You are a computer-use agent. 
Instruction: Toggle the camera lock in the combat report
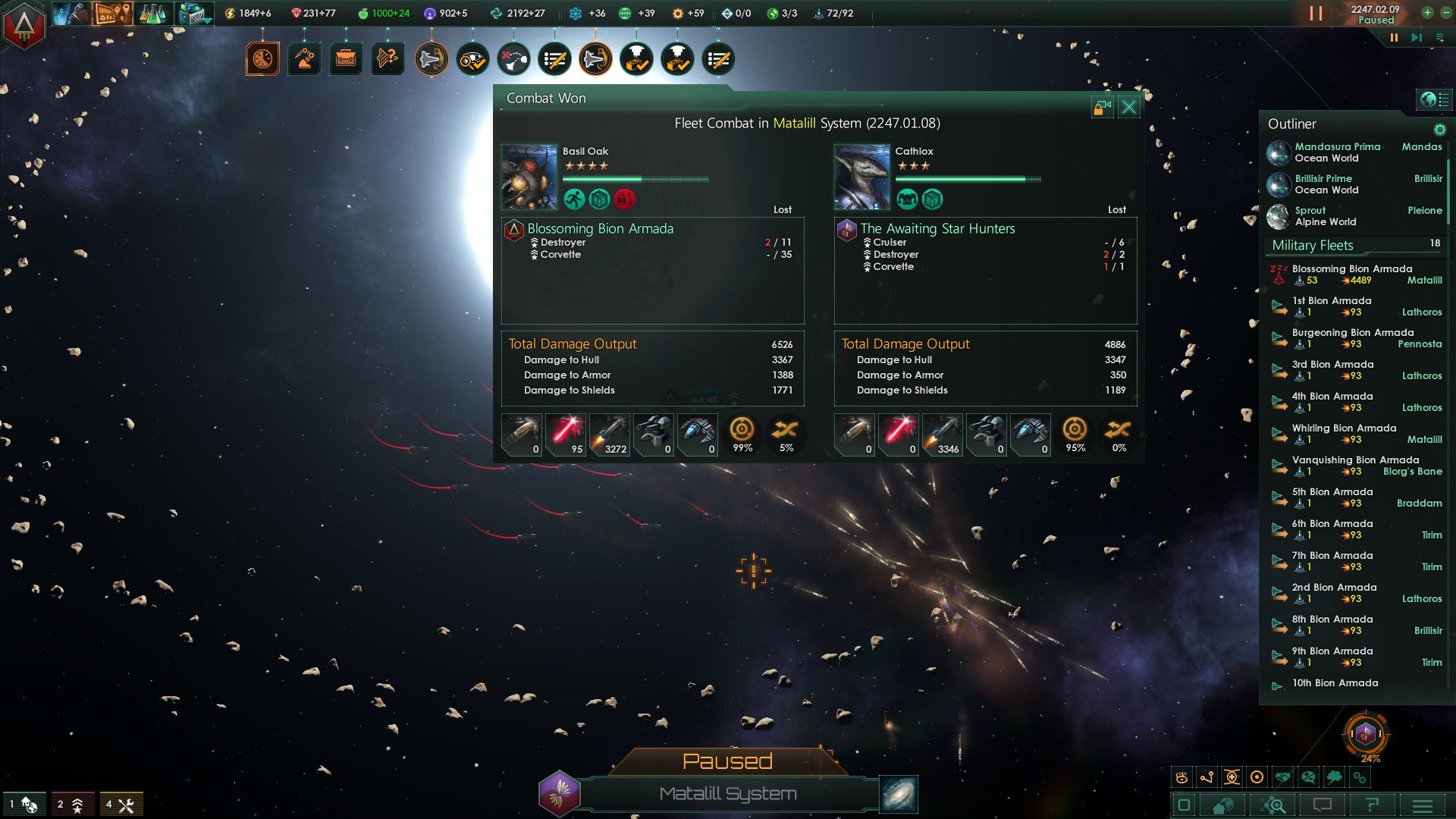click(1102, 107)
